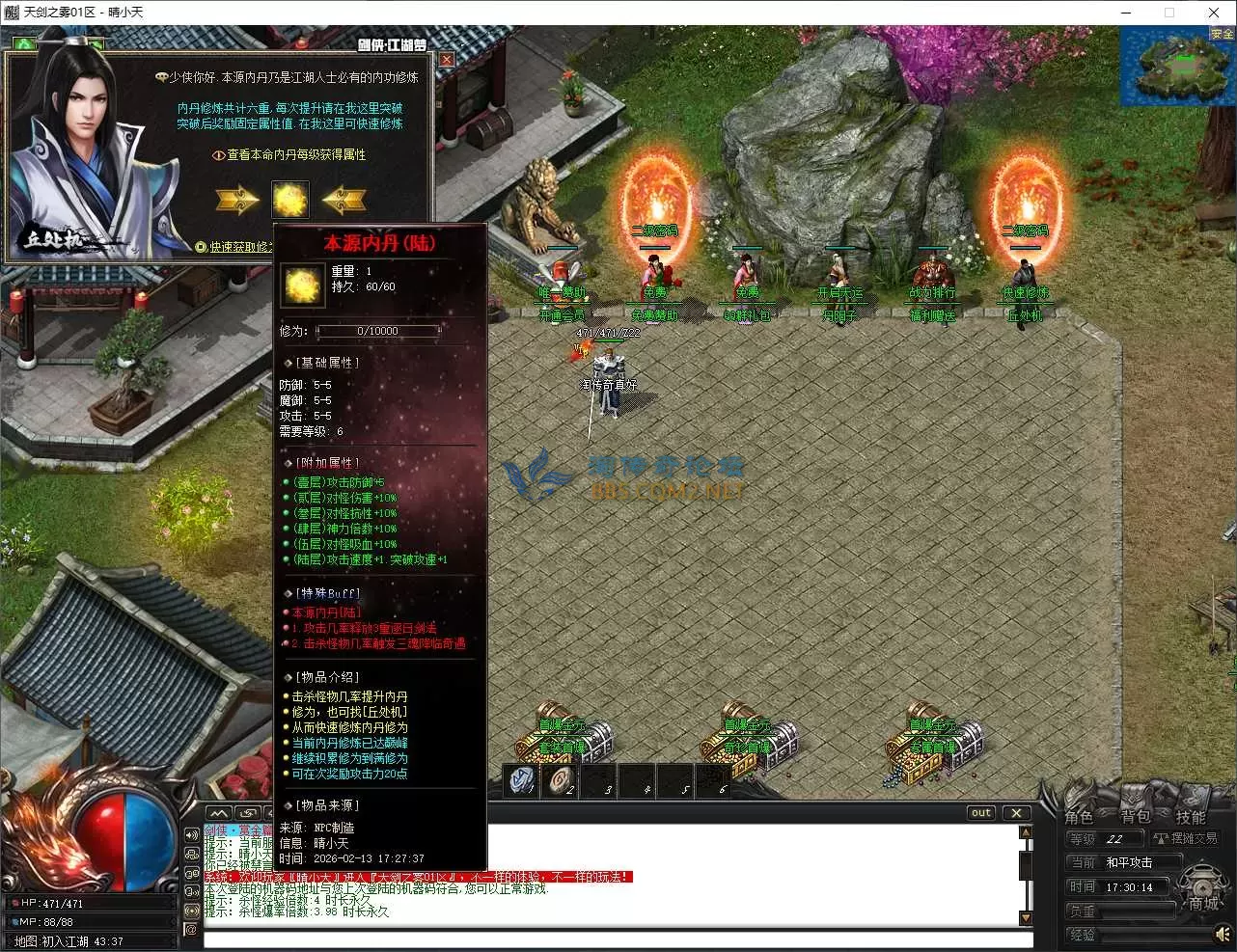Switch to the 背包 bag tab
The image size is (1237, 952).
[1135, 817]
